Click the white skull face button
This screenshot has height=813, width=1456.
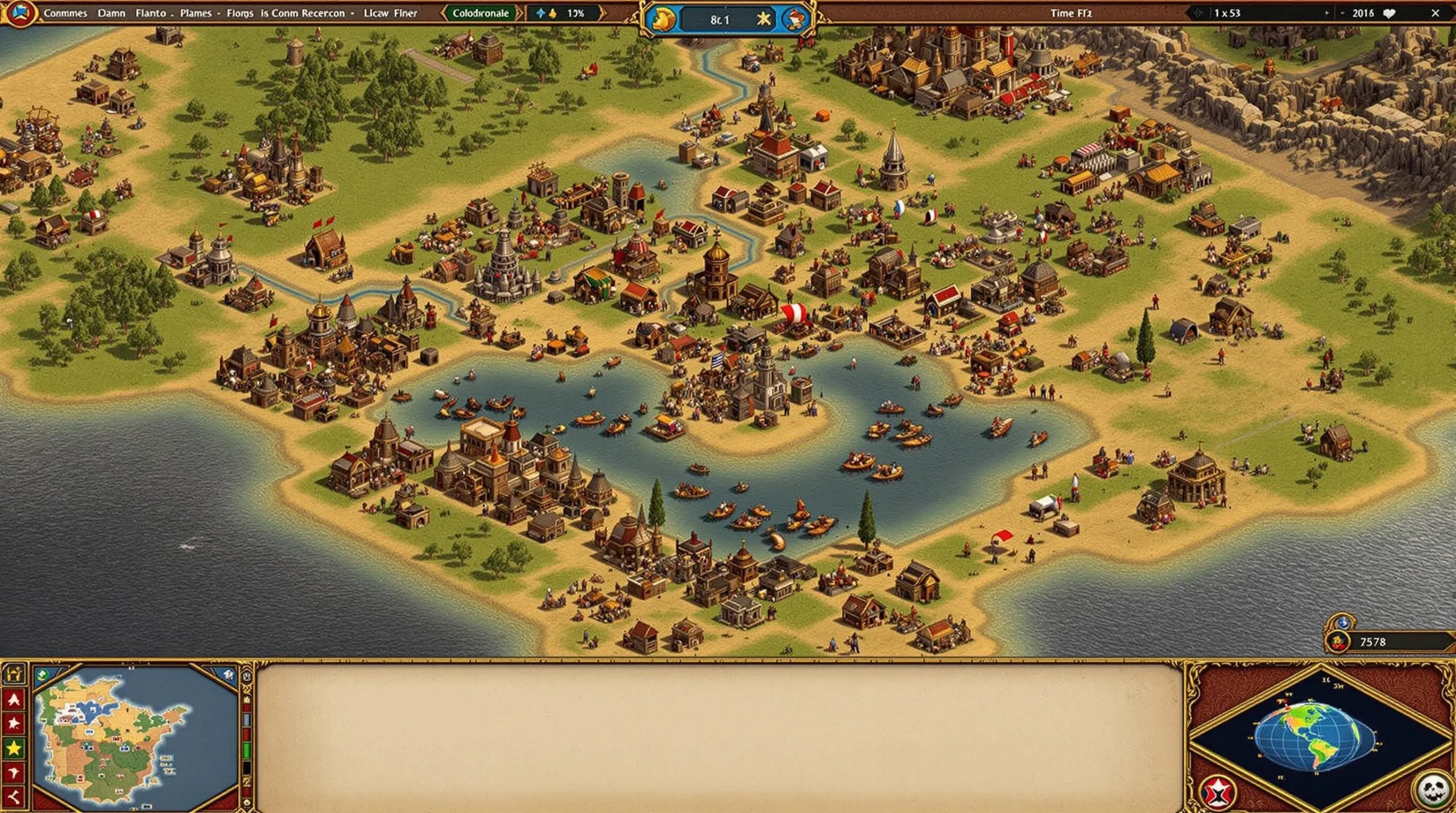1433,790
